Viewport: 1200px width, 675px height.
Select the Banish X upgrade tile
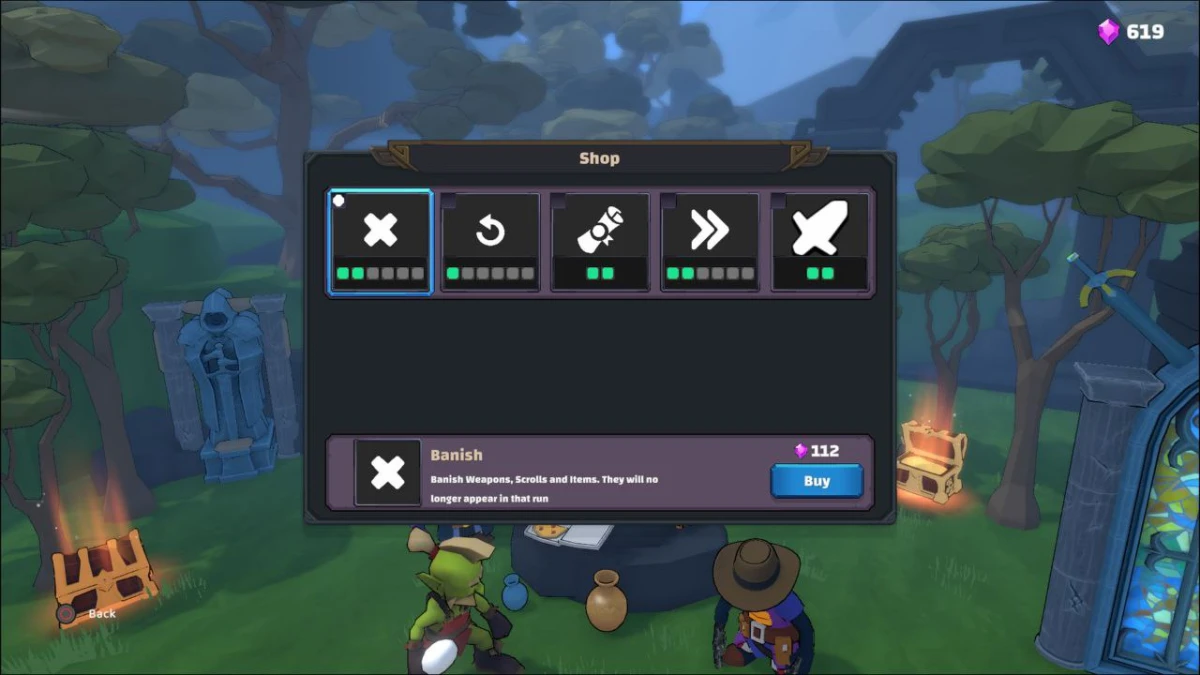(380, 242)
